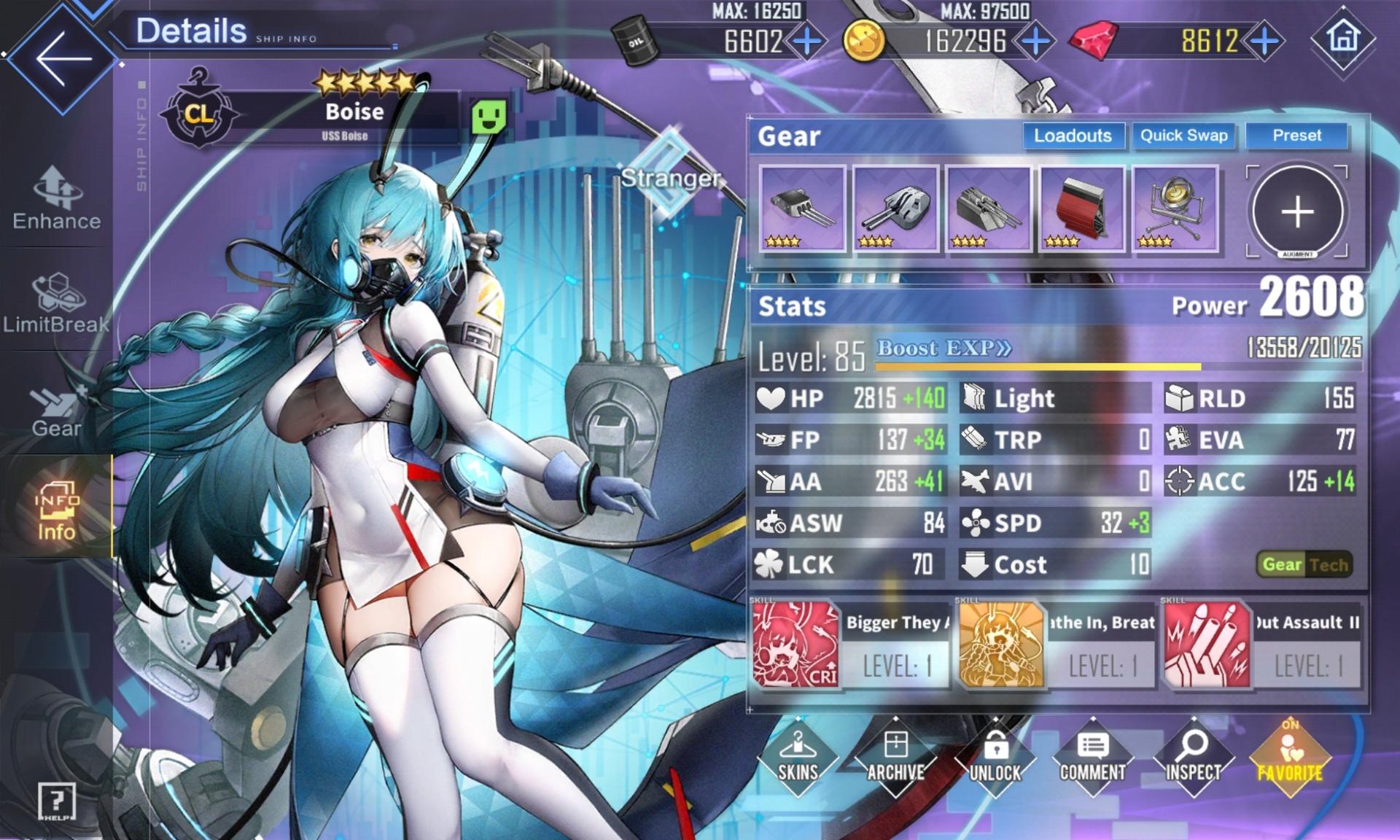
Task: Select the empty Augment slot
Action: click(1297, 211)
